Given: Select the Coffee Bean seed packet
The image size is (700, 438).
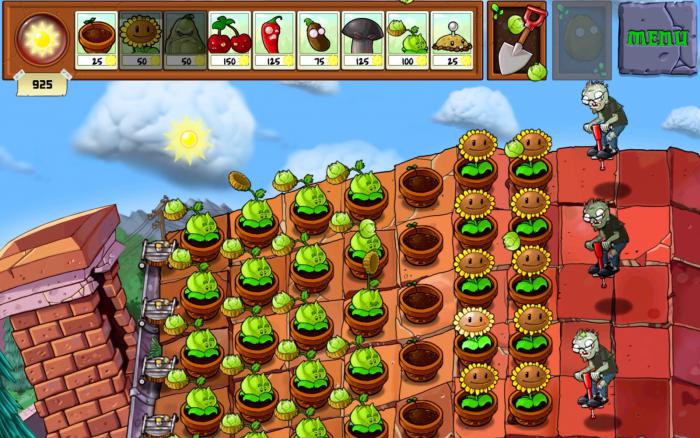Looking at the screenshot, I should pyautogui.click(x=318, y=40).
